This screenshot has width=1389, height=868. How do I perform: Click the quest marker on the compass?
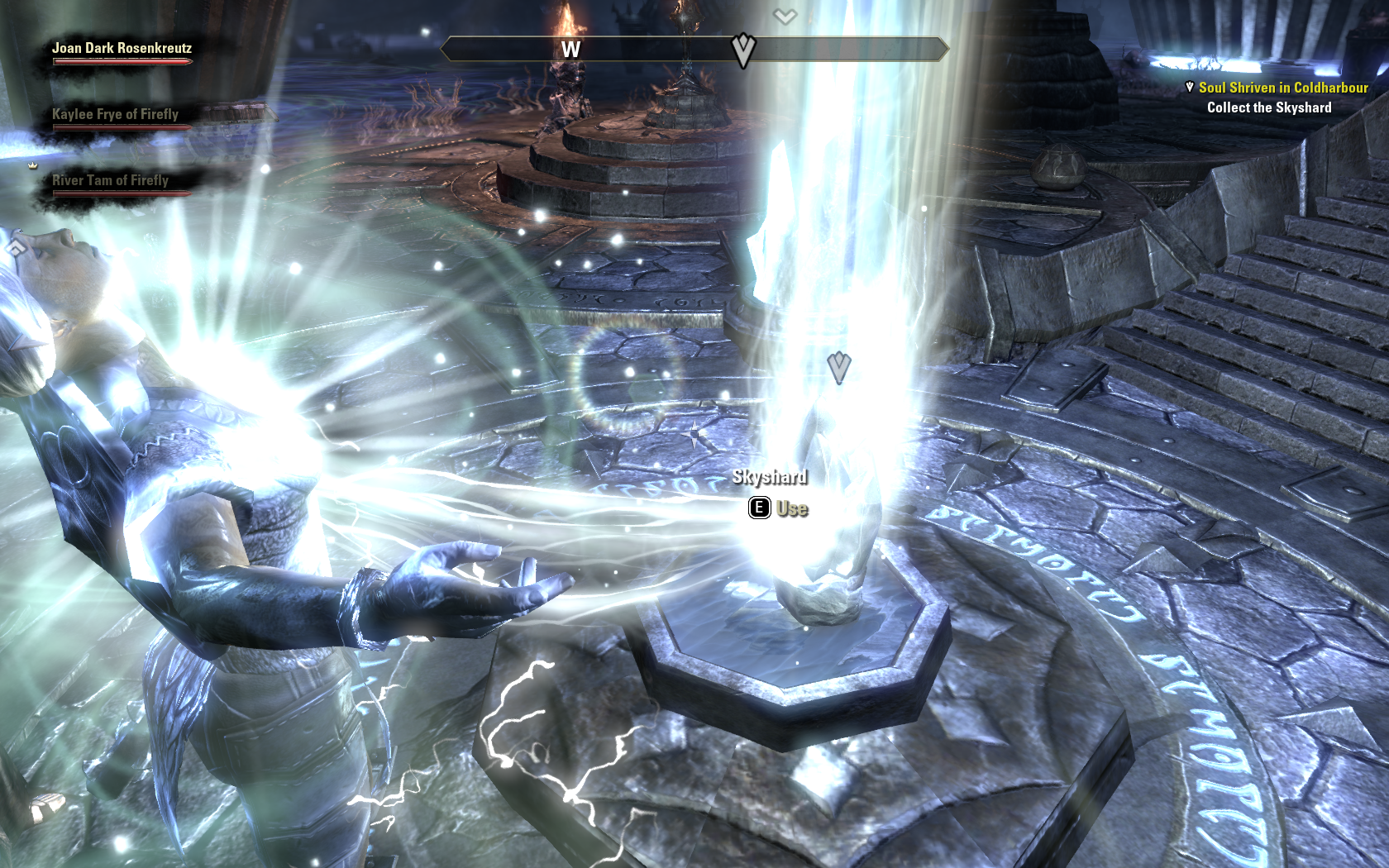(x=743, y=50)
